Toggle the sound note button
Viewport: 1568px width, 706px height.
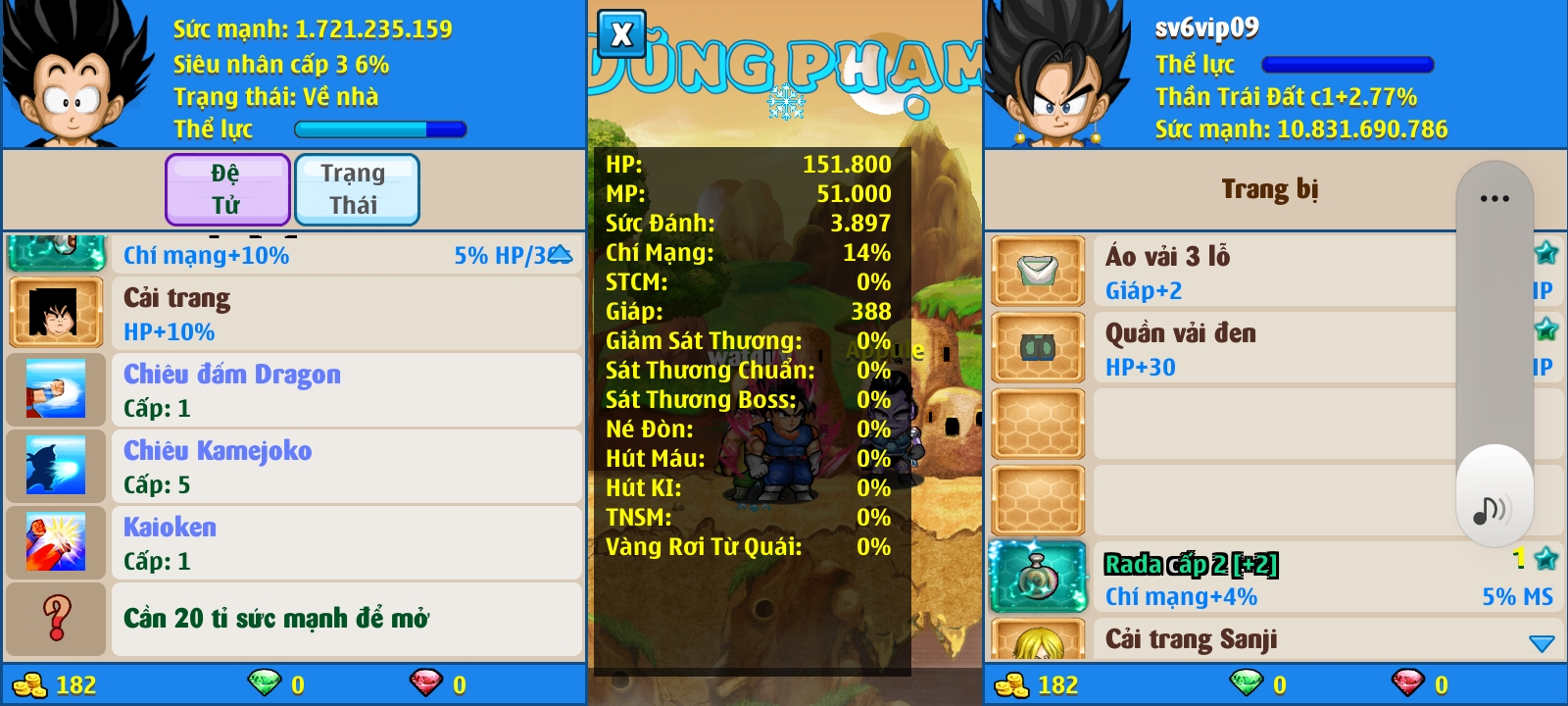(x=1493, y=509)
